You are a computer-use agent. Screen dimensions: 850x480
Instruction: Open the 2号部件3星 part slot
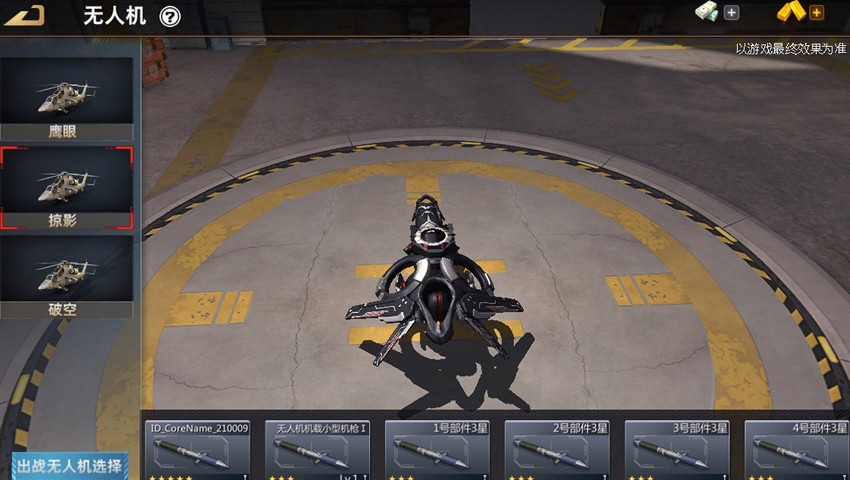(558, 450)
